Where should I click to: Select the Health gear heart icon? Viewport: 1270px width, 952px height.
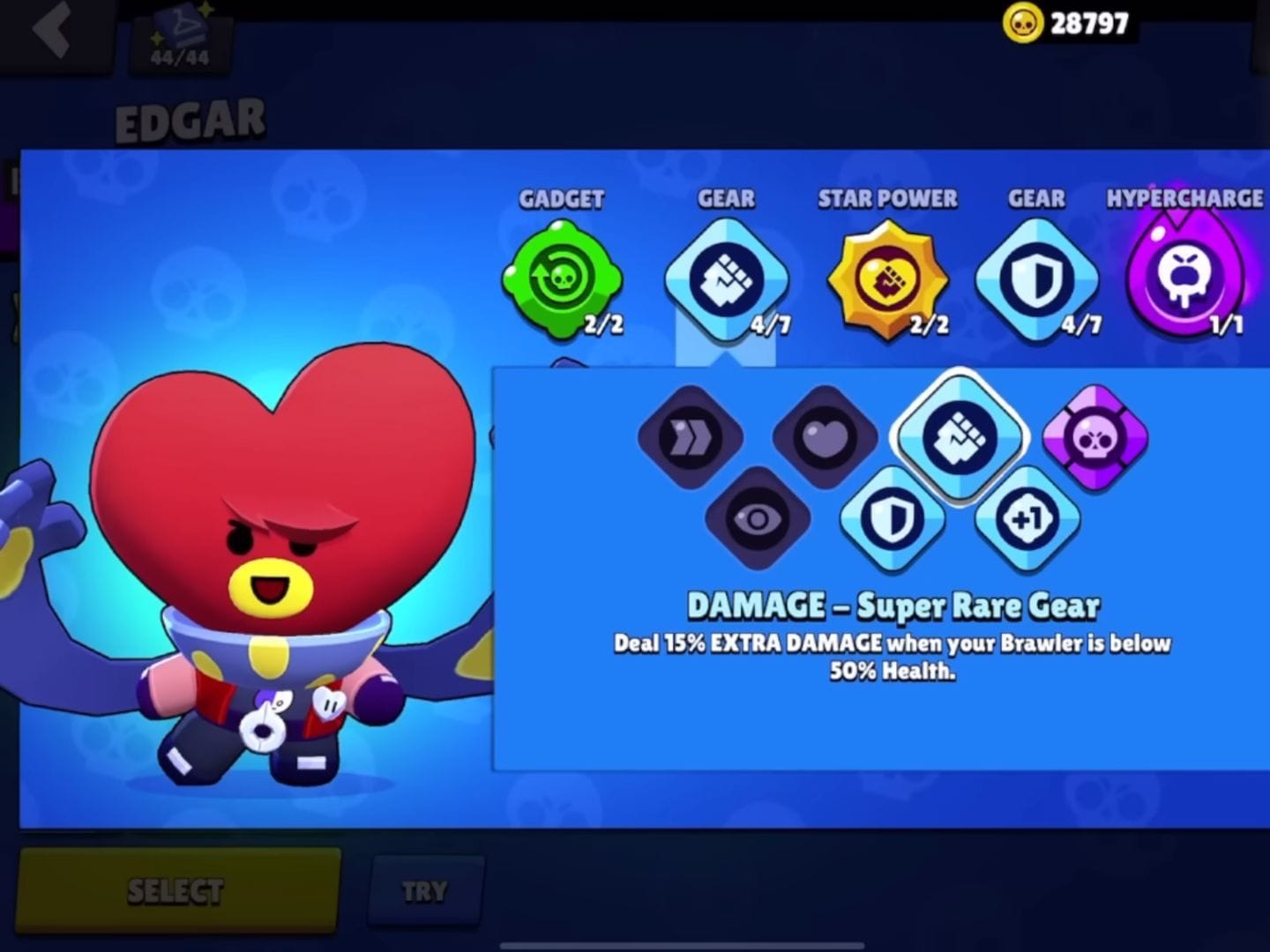[x=825, y=438]
